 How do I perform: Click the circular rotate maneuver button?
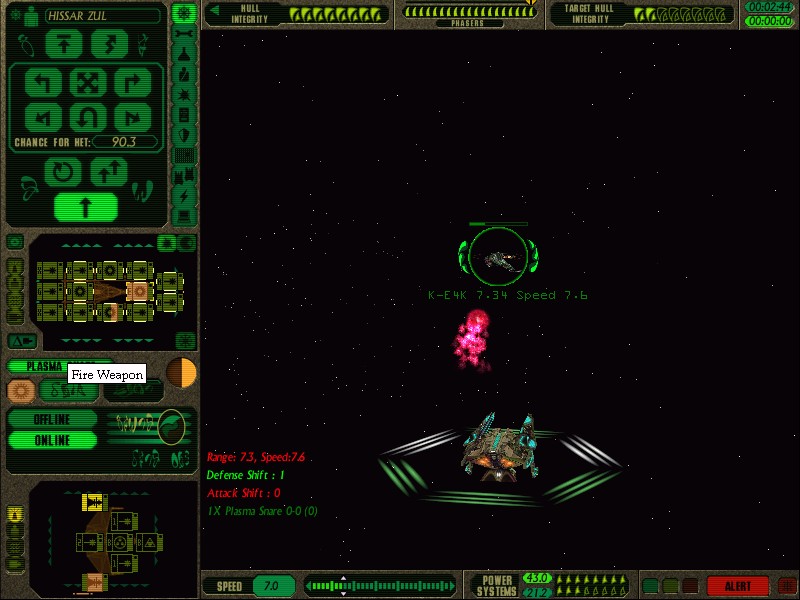pyautogui.click(x=64, y=172)
